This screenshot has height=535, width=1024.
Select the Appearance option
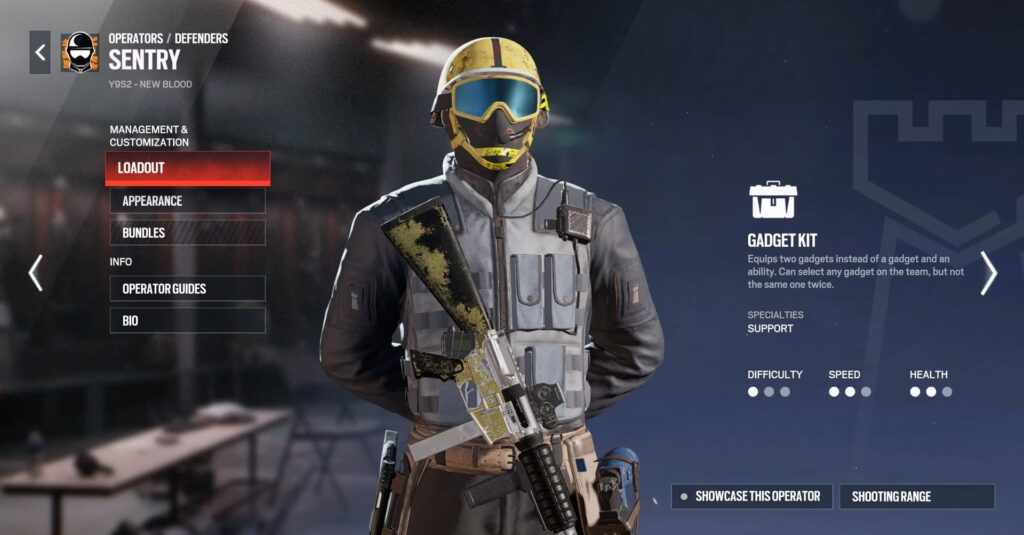[x=187, y=201]
